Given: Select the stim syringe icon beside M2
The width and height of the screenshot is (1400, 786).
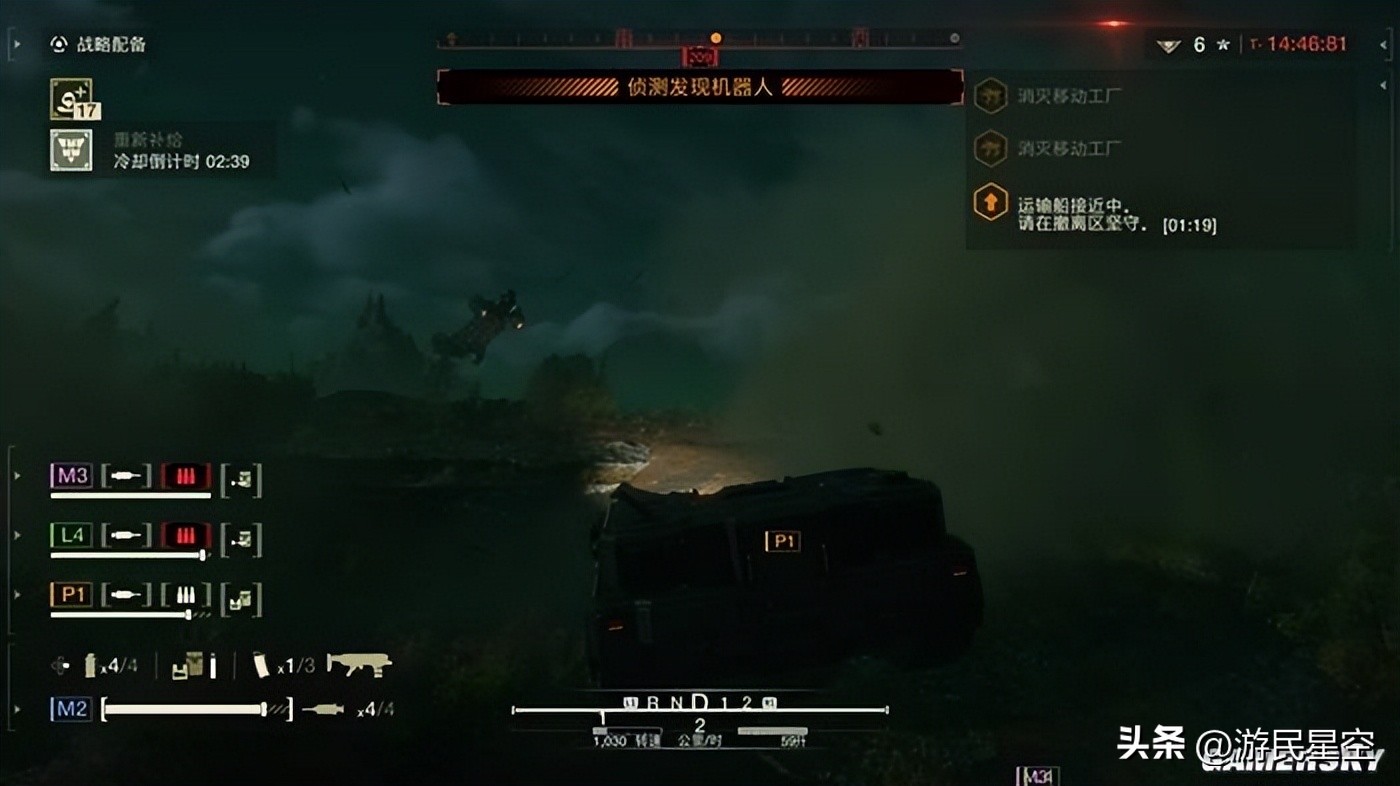Looking at the screenshot, I should click(322, 709).
